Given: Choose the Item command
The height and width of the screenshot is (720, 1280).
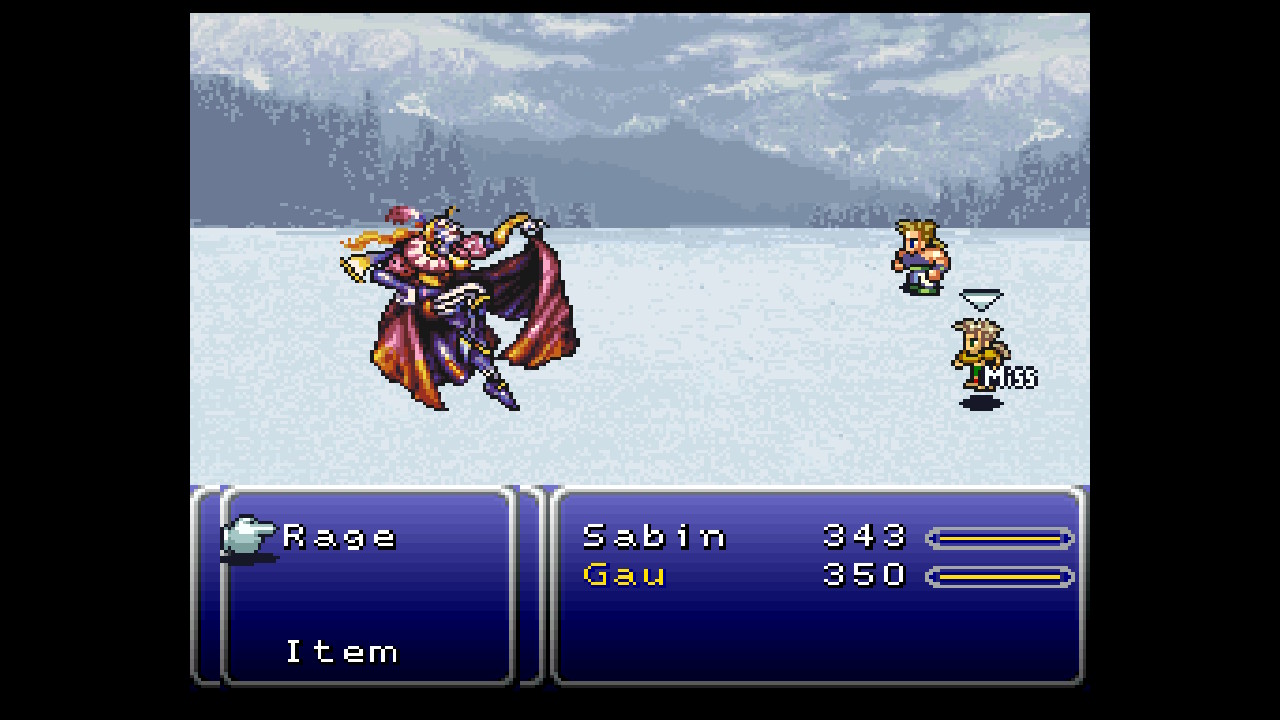Looking at the screenshot, I should (342, 652).
